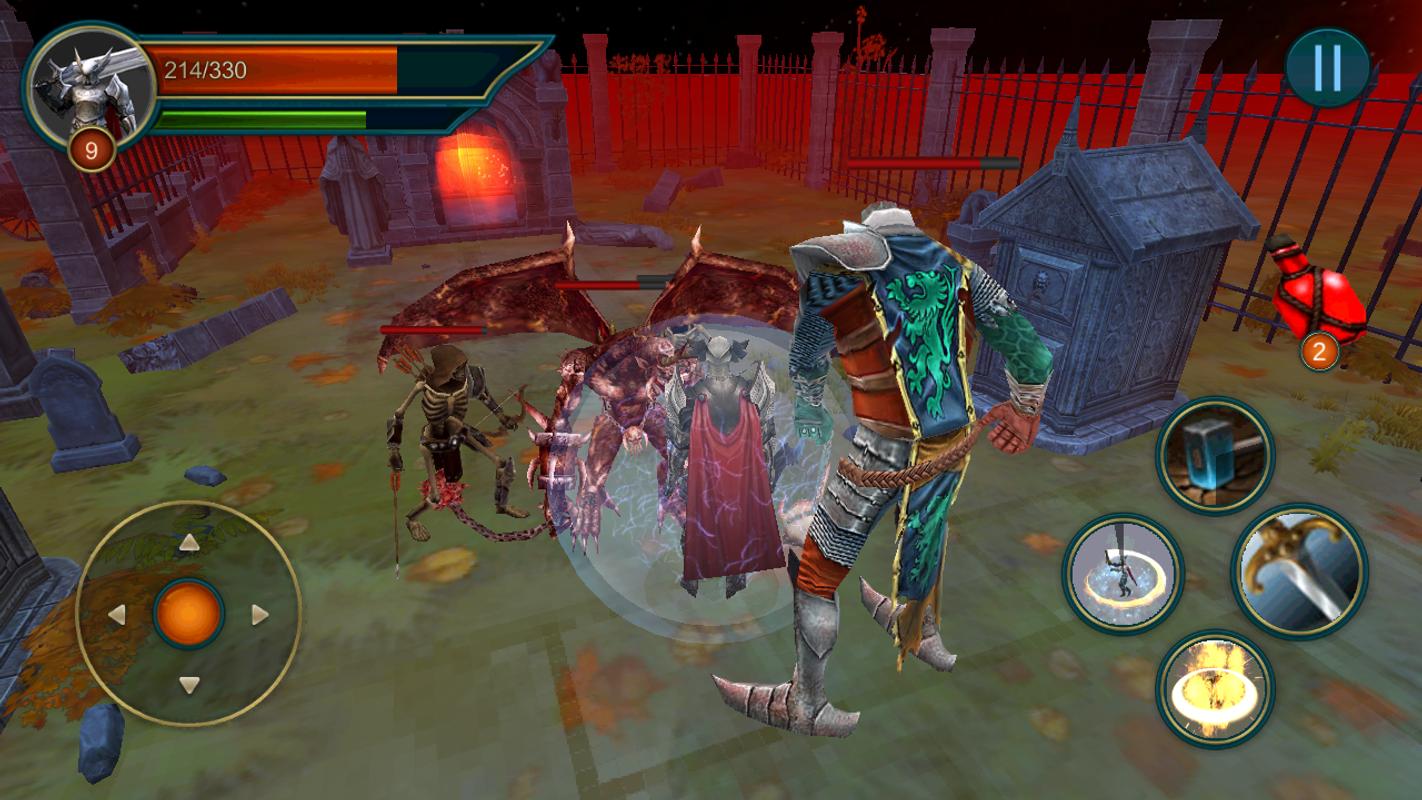The height and width of the screenshot is (800, 1422).
Task: Tap the joystick's up arrow
Action: 188,543
